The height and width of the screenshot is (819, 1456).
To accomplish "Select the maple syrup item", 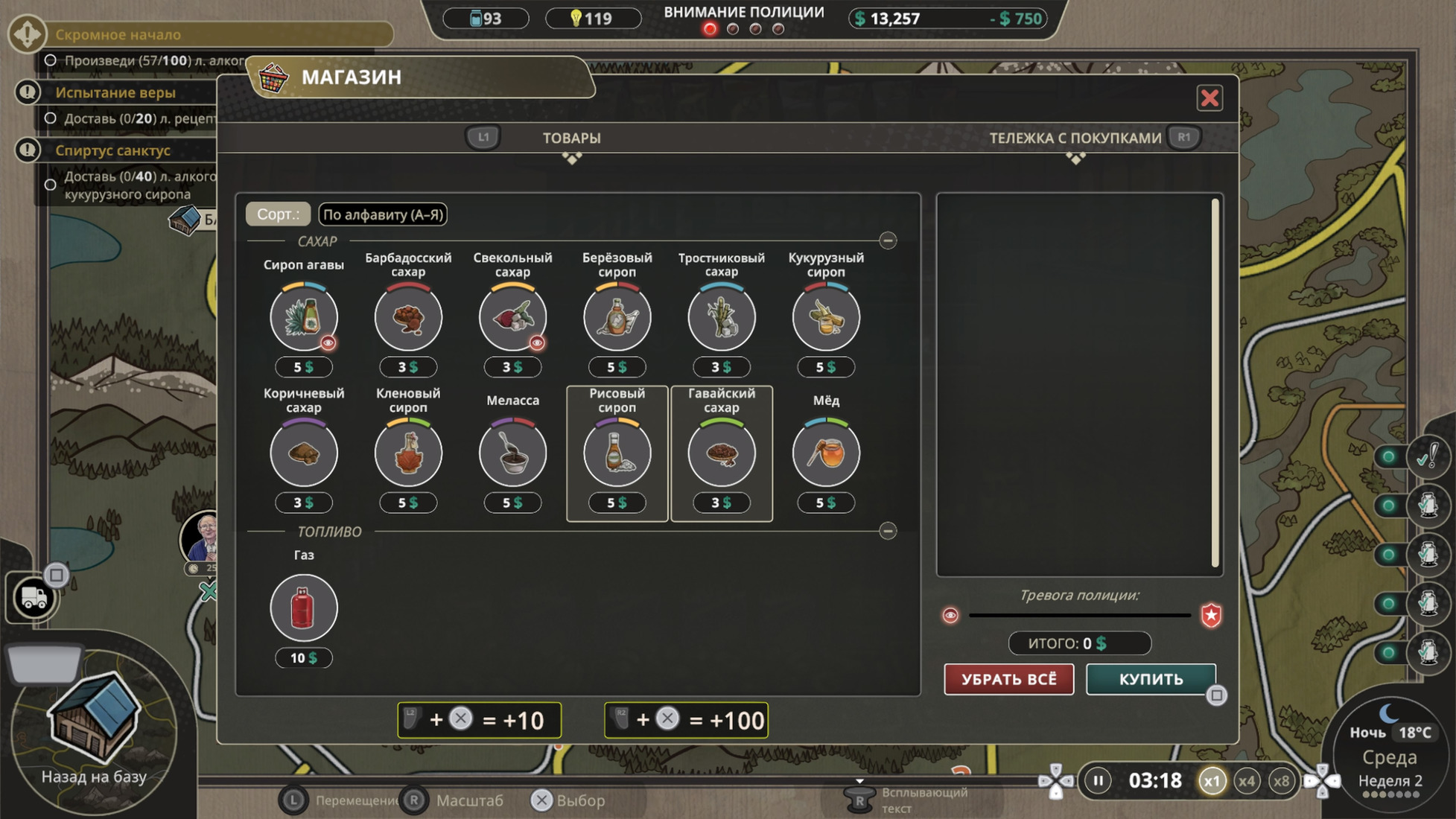I will 408,453.
